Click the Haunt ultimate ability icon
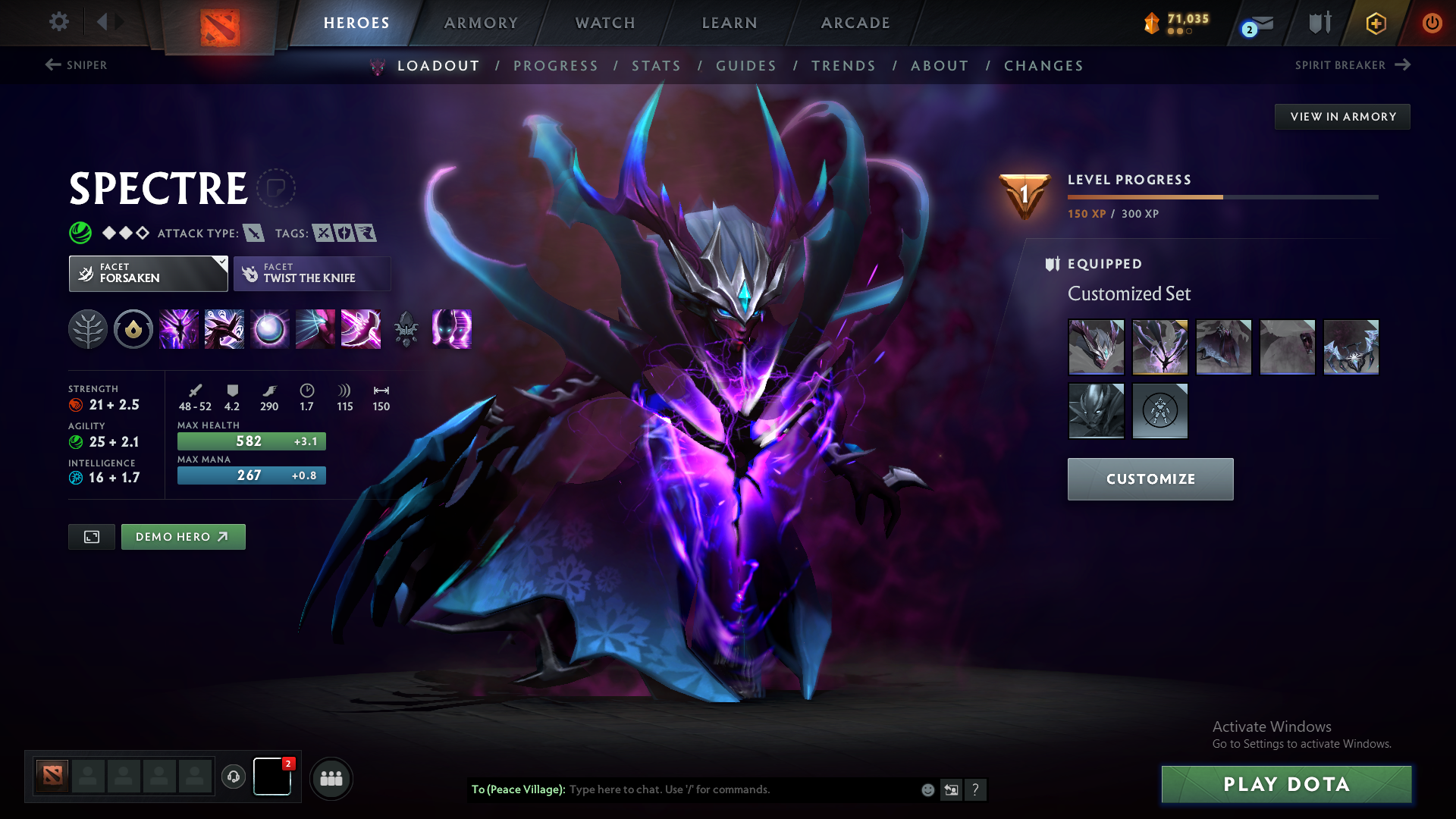 [452, 329]
